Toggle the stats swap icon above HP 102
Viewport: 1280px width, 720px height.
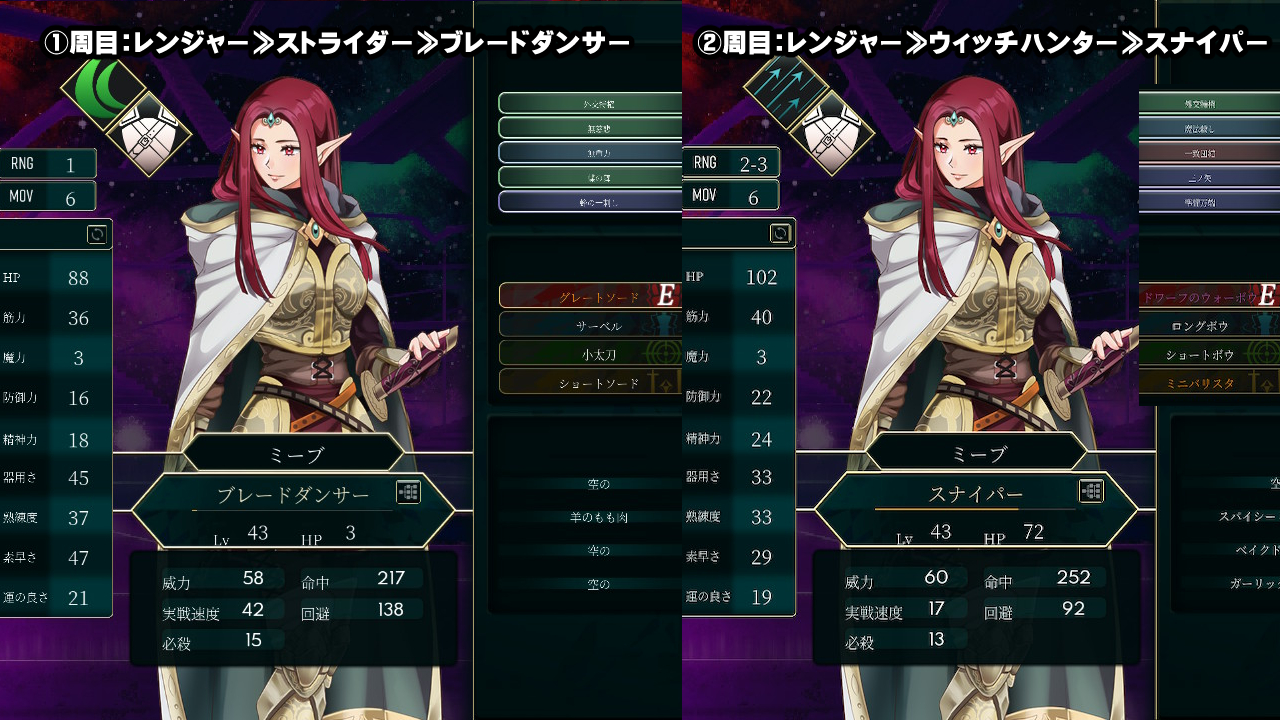(780, 234)
